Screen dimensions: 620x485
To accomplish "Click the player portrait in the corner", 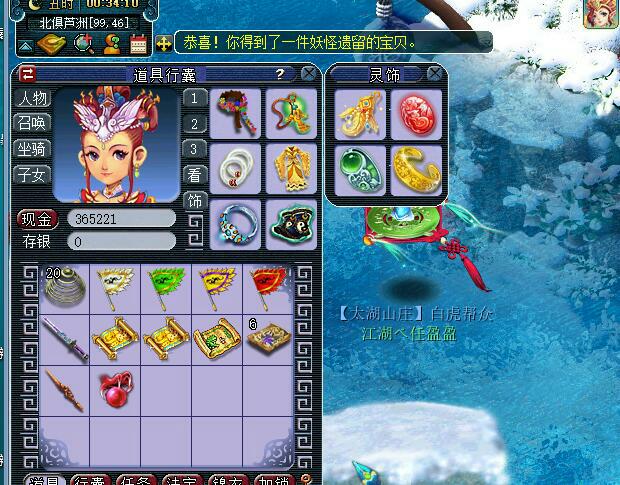I will point(601,17).
